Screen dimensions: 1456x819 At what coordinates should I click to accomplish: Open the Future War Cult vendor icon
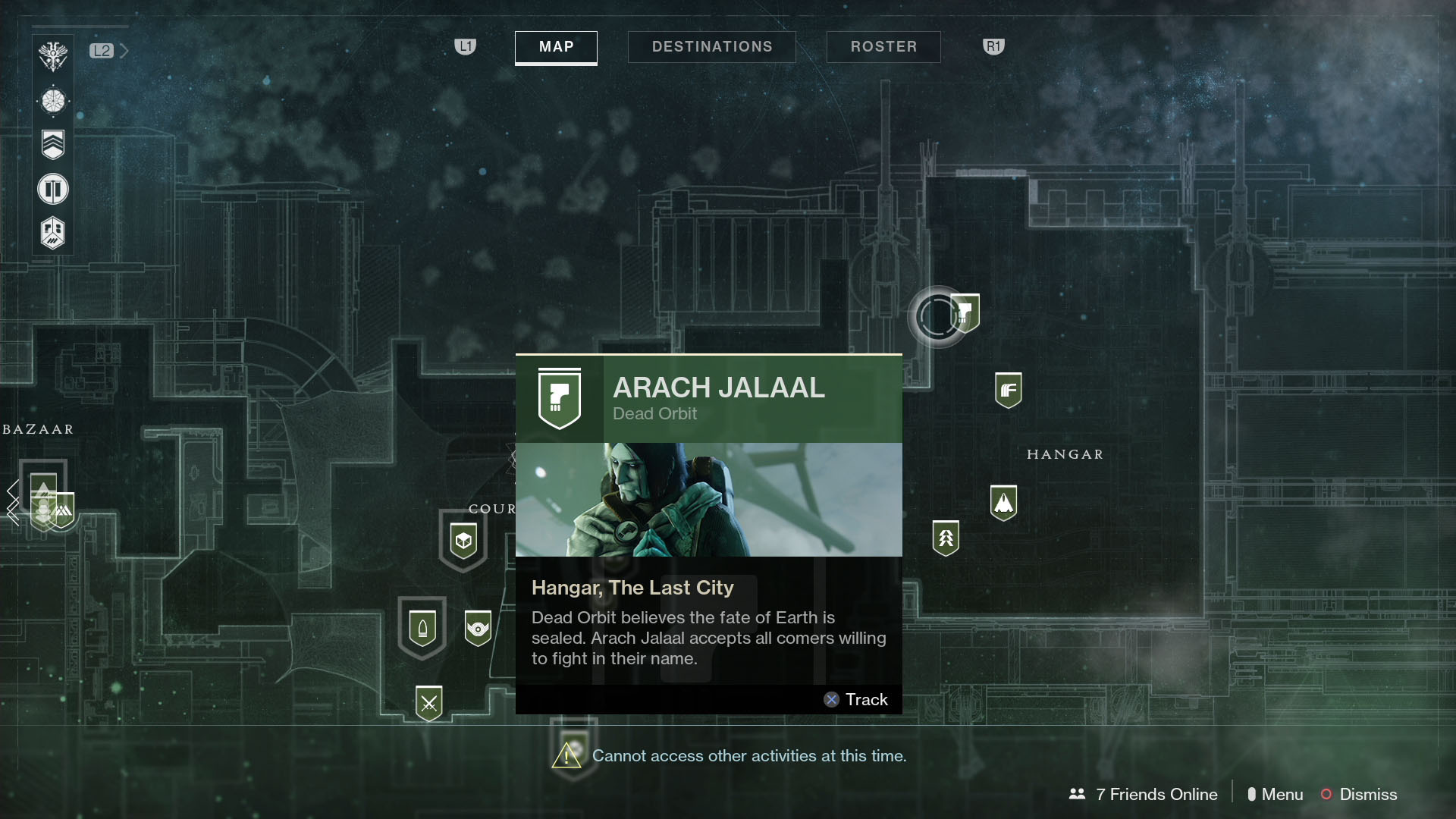click(1009, 388)
